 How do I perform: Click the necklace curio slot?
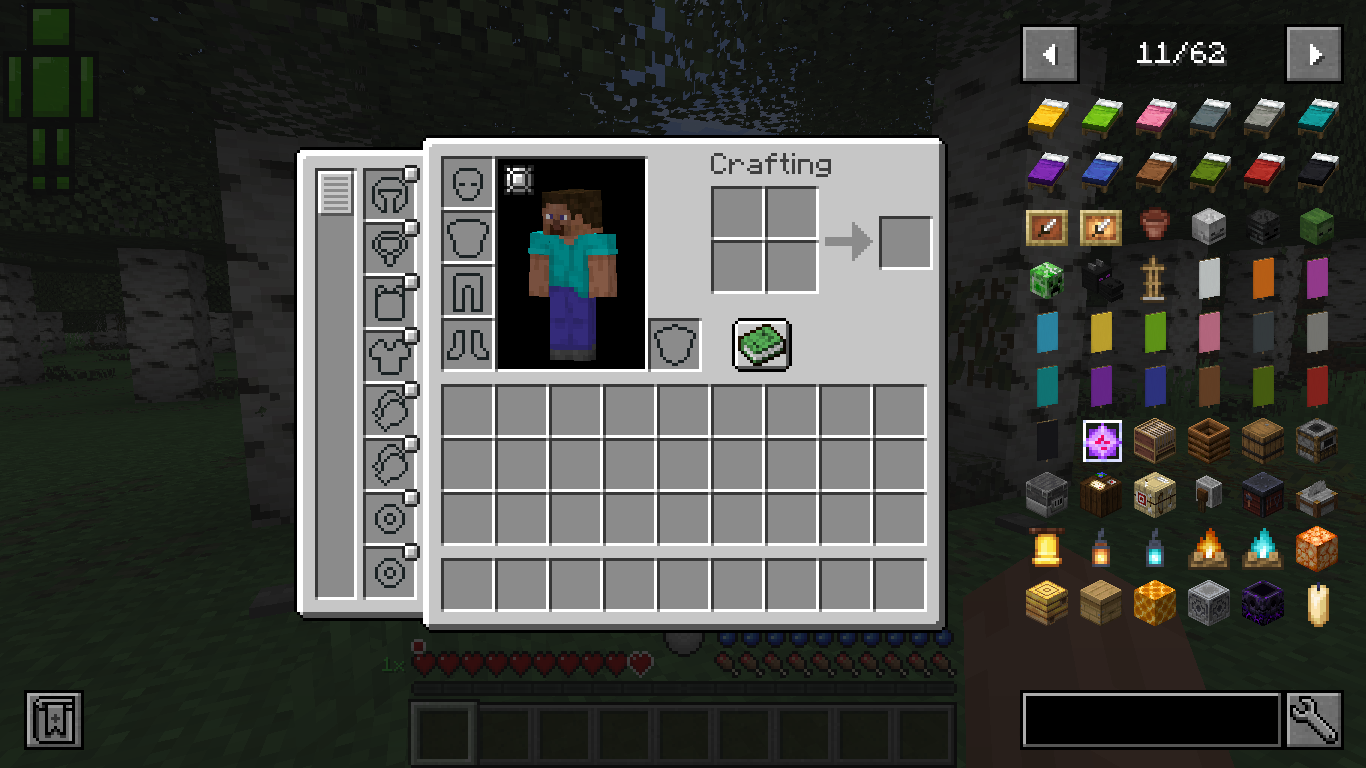pos(390,245)
